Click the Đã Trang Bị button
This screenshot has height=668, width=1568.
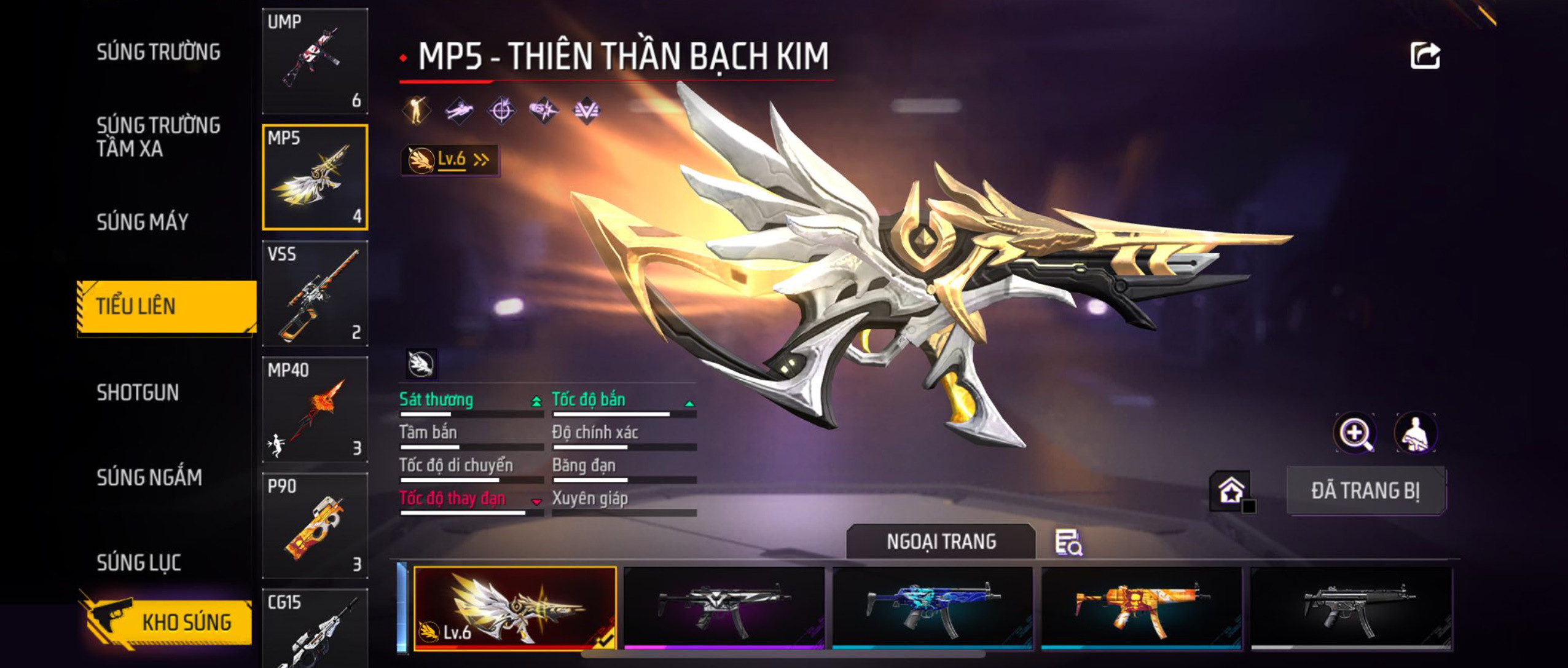tap(1365, 490)
